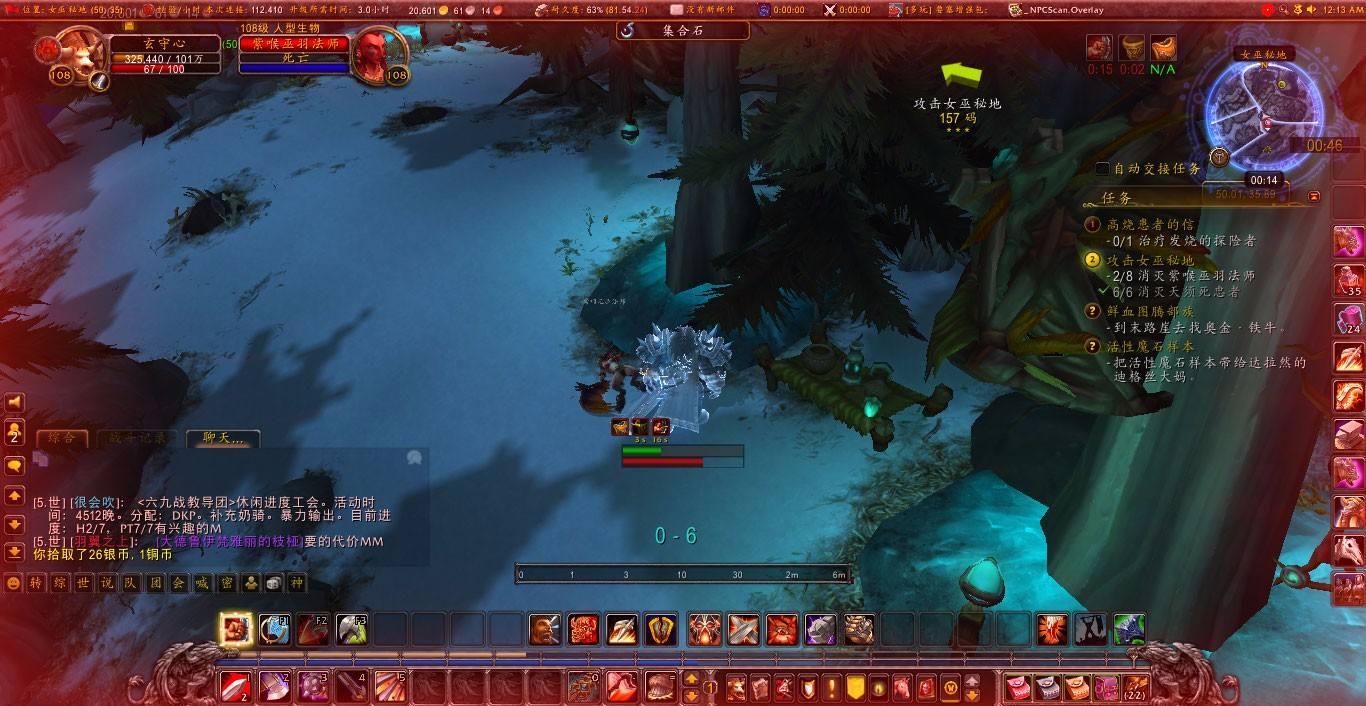The height and width of the screenshot is (706, 1366).
Task: Click the dice roll chat button
Action: [x=274, y=583]
